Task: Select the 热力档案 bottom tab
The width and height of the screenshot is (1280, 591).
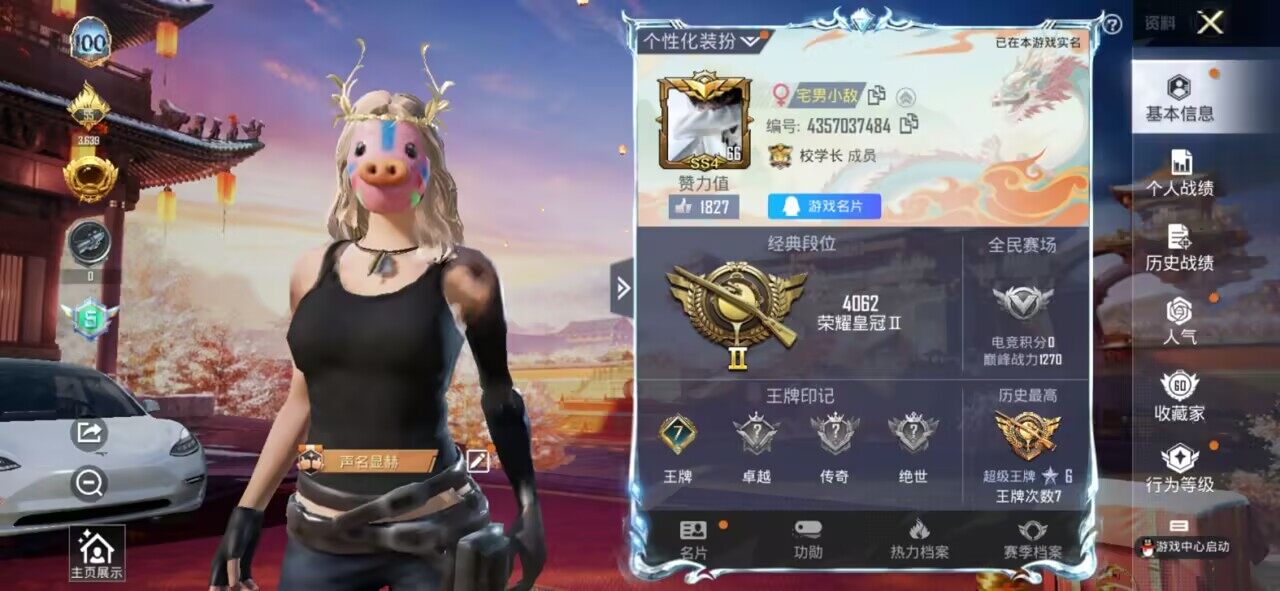Action: 919,540
